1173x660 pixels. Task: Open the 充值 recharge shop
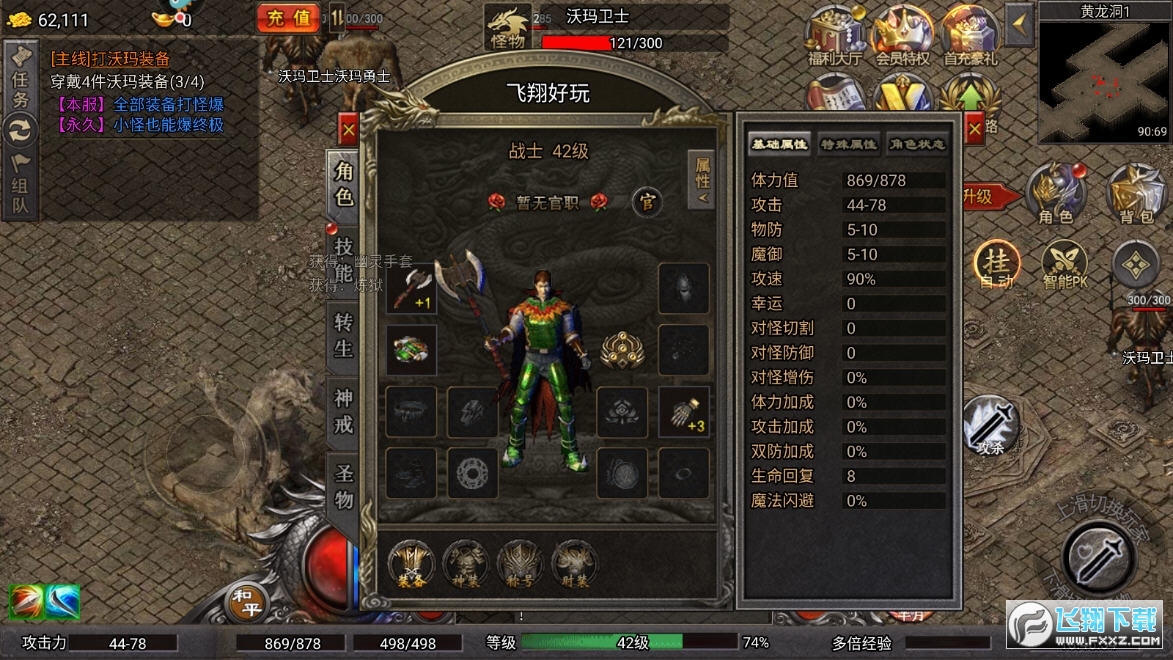point(288,17)
